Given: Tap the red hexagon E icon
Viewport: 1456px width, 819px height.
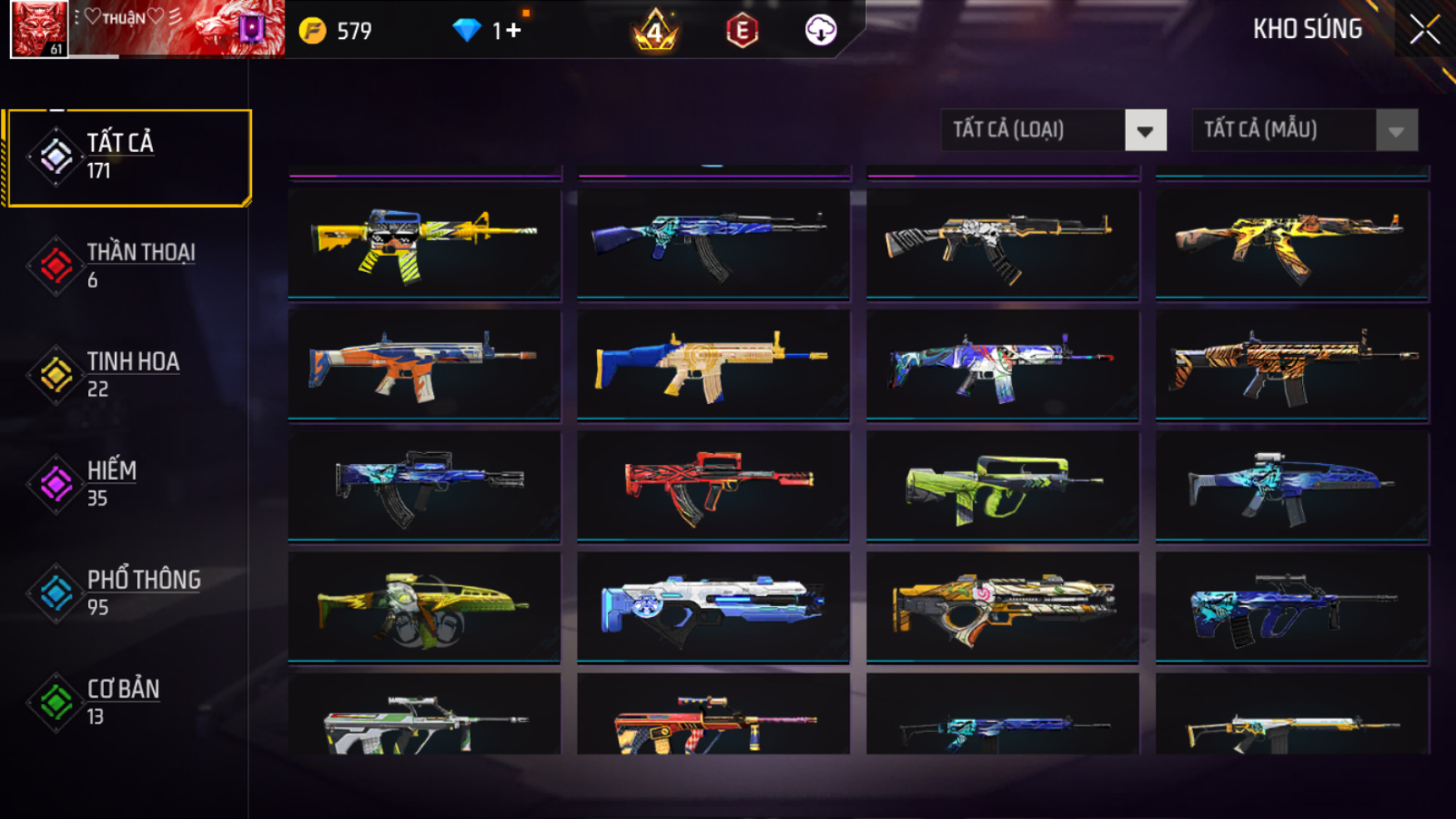Looking at the screenshot, I should click(742, 32).
